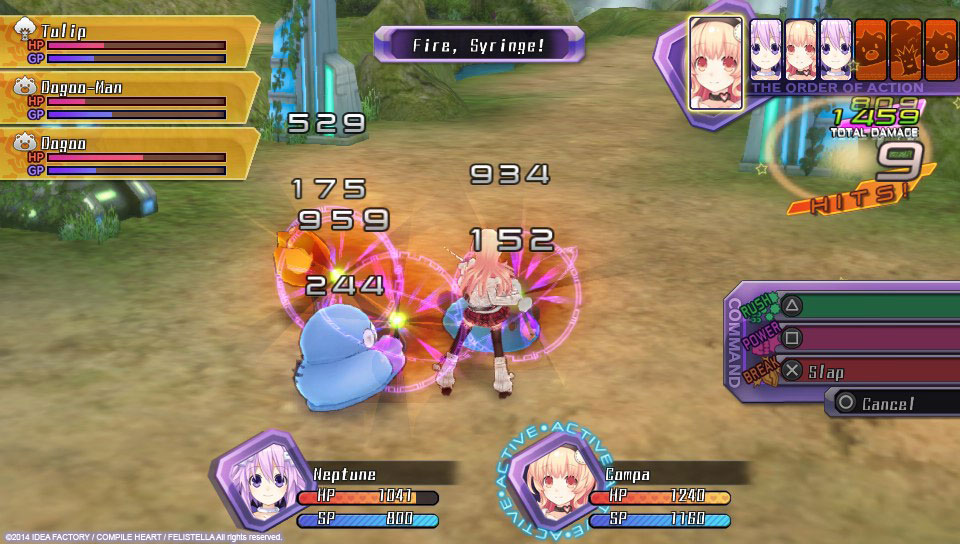The height and width of the screenshot is (544, 960).
Task: Click the large highlighted Compa turn-order portrait
Action: pyautogui.click(x=716, y=63)
